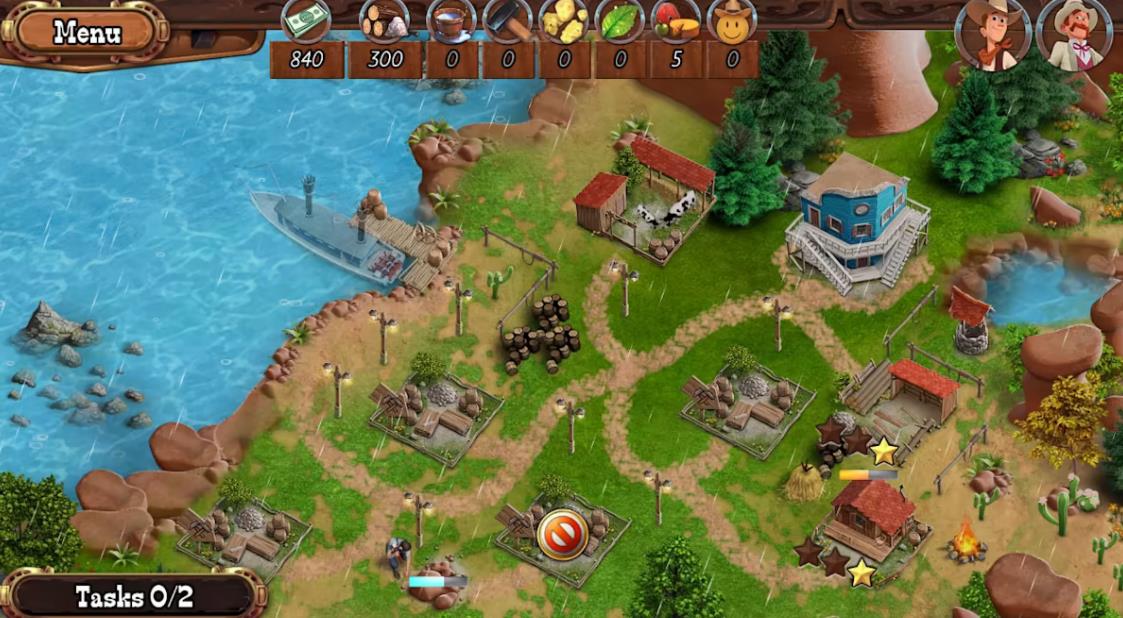This screenshot has height=618, width=1123.
Task: Click the coffee cup resource icon
Action: pos(451,20)
